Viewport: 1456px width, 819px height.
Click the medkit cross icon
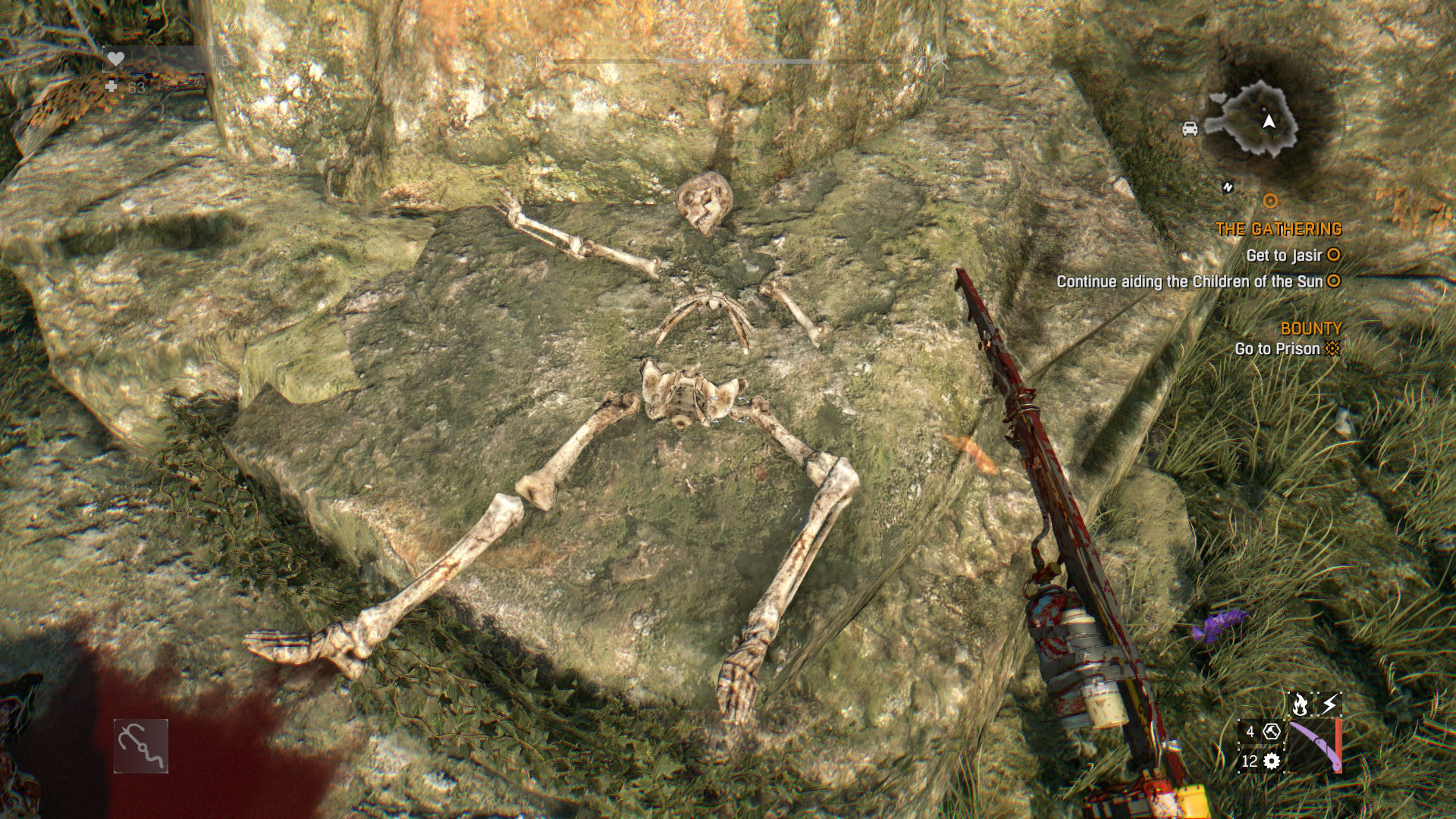click(111, 87)
